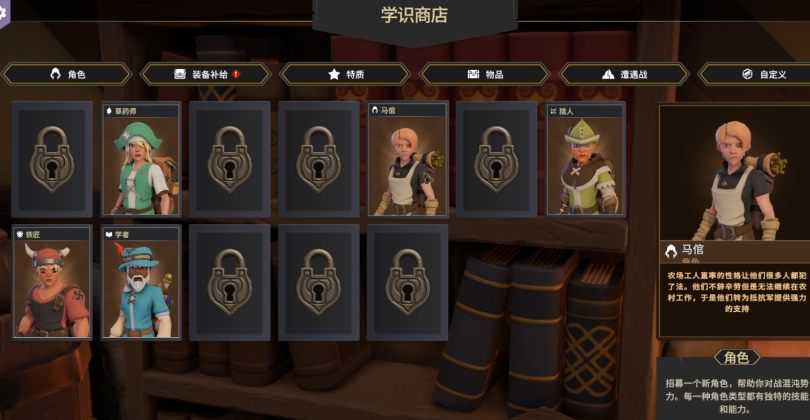The image size is (810, 420).
Task: Select the 自定义 tab
Action: pos(761,74)
